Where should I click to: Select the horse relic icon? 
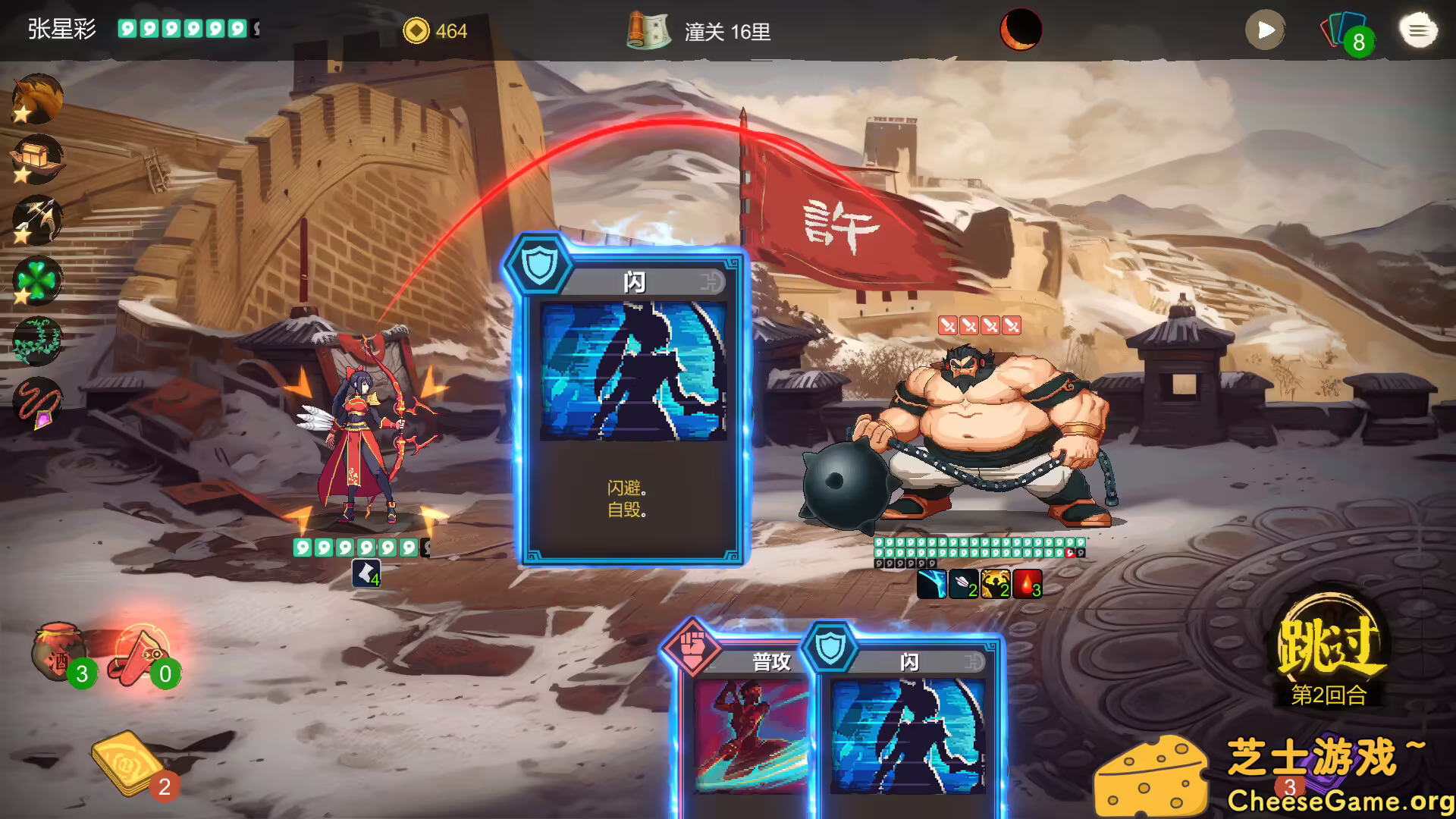[36, 97]
